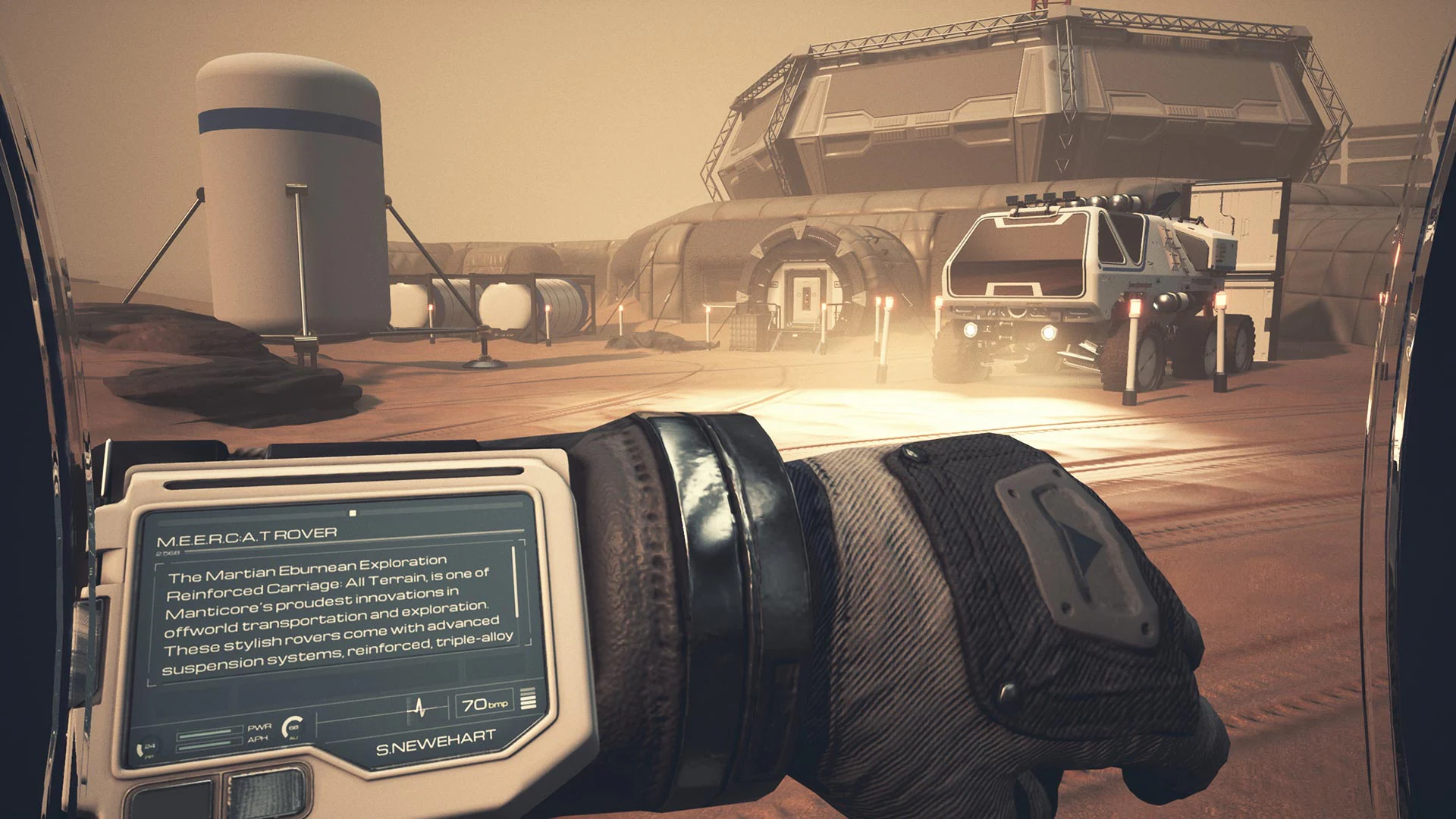Toggle the page indicator dot above the title
Viewport: 1456px width, 819px height.
pos(353,512)
